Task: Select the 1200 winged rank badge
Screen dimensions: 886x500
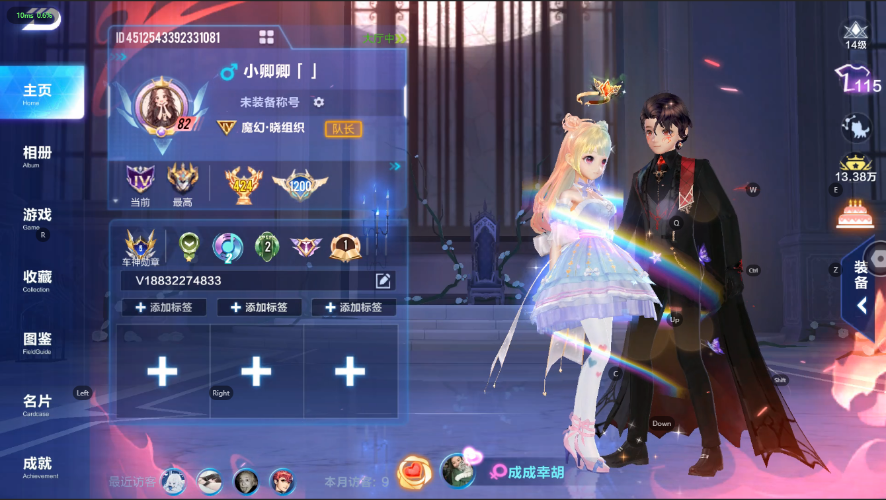Action: point(300,183)
